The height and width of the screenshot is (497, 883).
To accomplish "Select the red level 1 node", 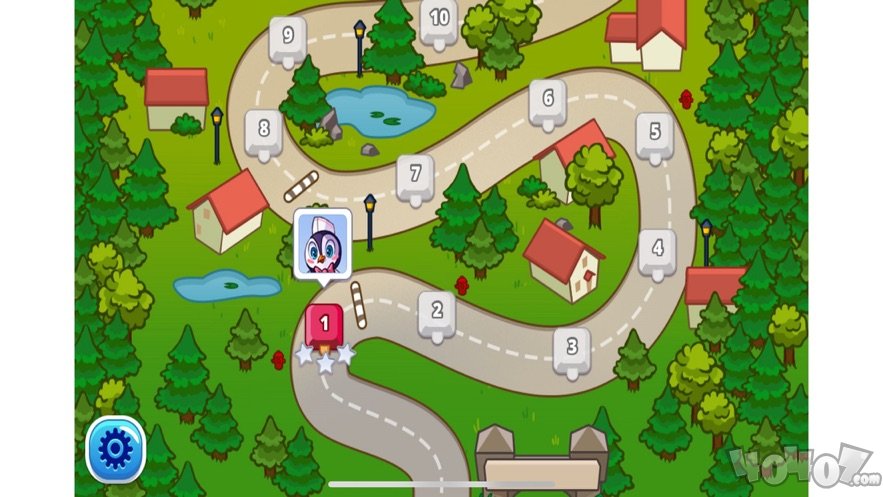I will tap(324, 324).
